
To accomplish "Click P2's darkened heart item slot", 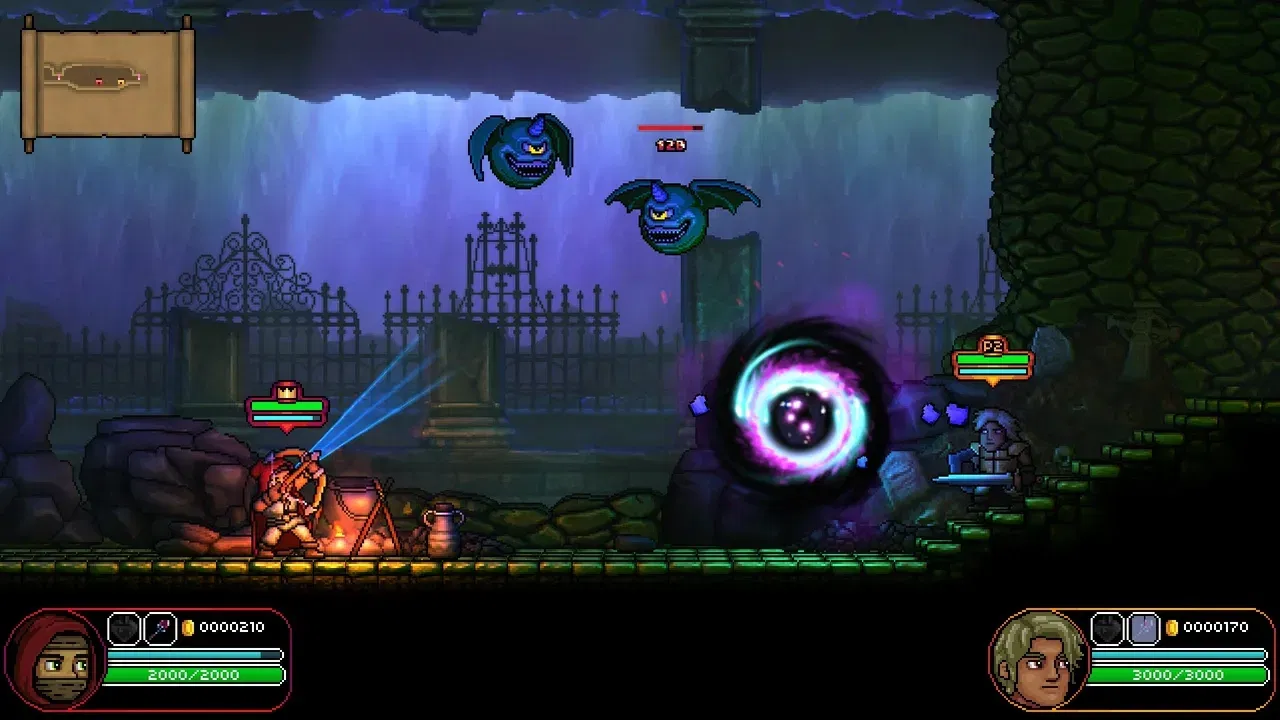I will (1107, 628).
